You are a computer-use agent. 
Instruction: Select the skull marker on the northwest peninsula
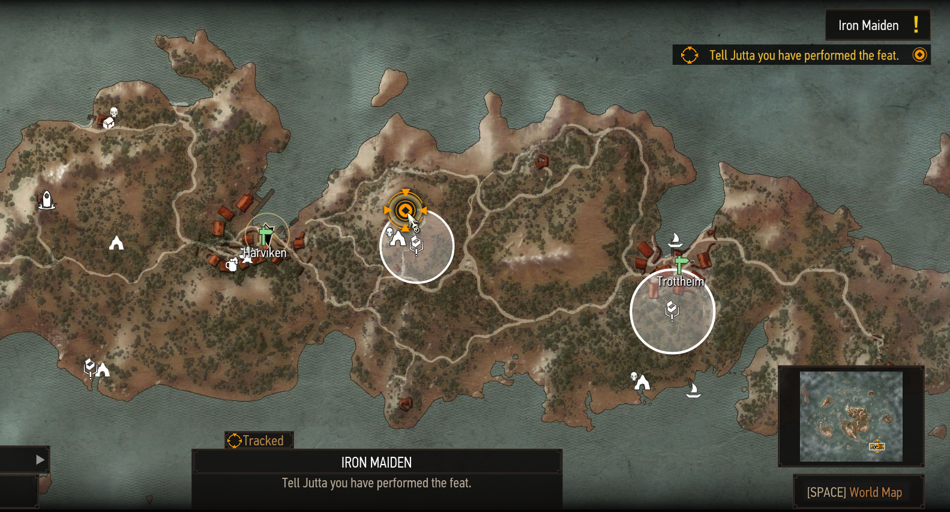(114, 112)
